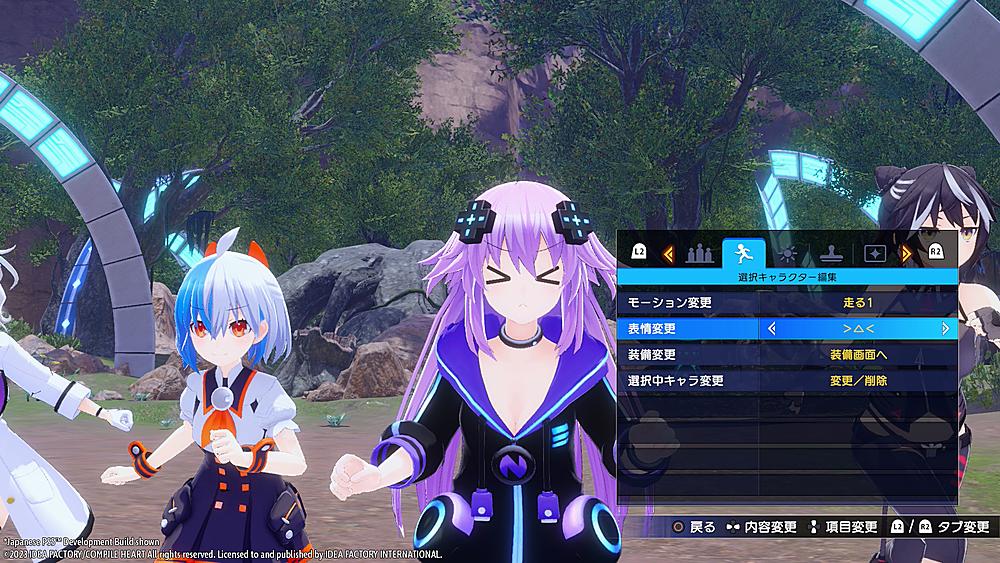Click the right orange tab-scroll arrow
The height and width of the screenshot is (563, 1000).
[x=906, y=254]
